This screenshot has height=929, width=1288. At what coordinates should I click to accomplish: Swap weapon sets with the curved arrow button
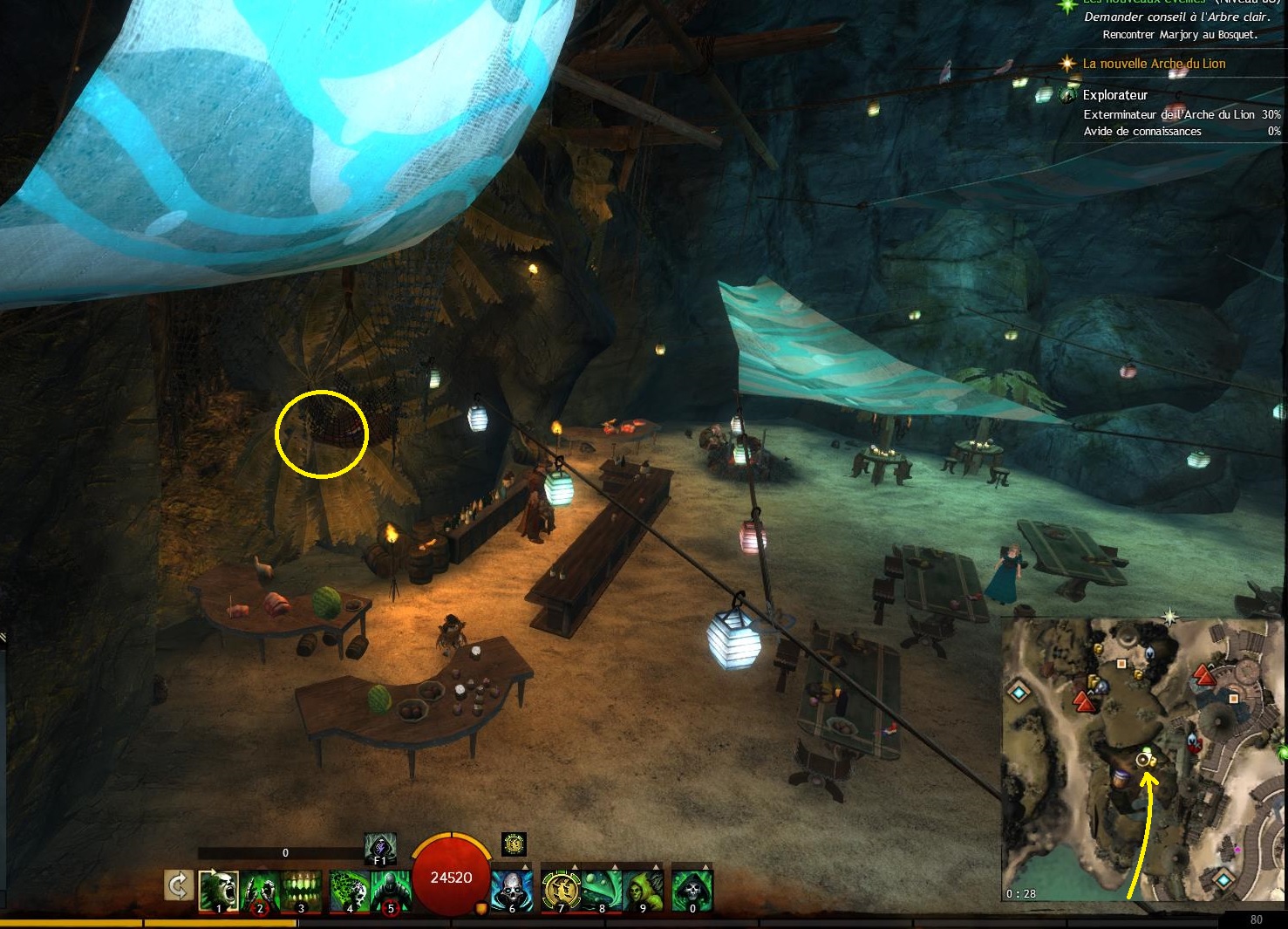(178, 887)
